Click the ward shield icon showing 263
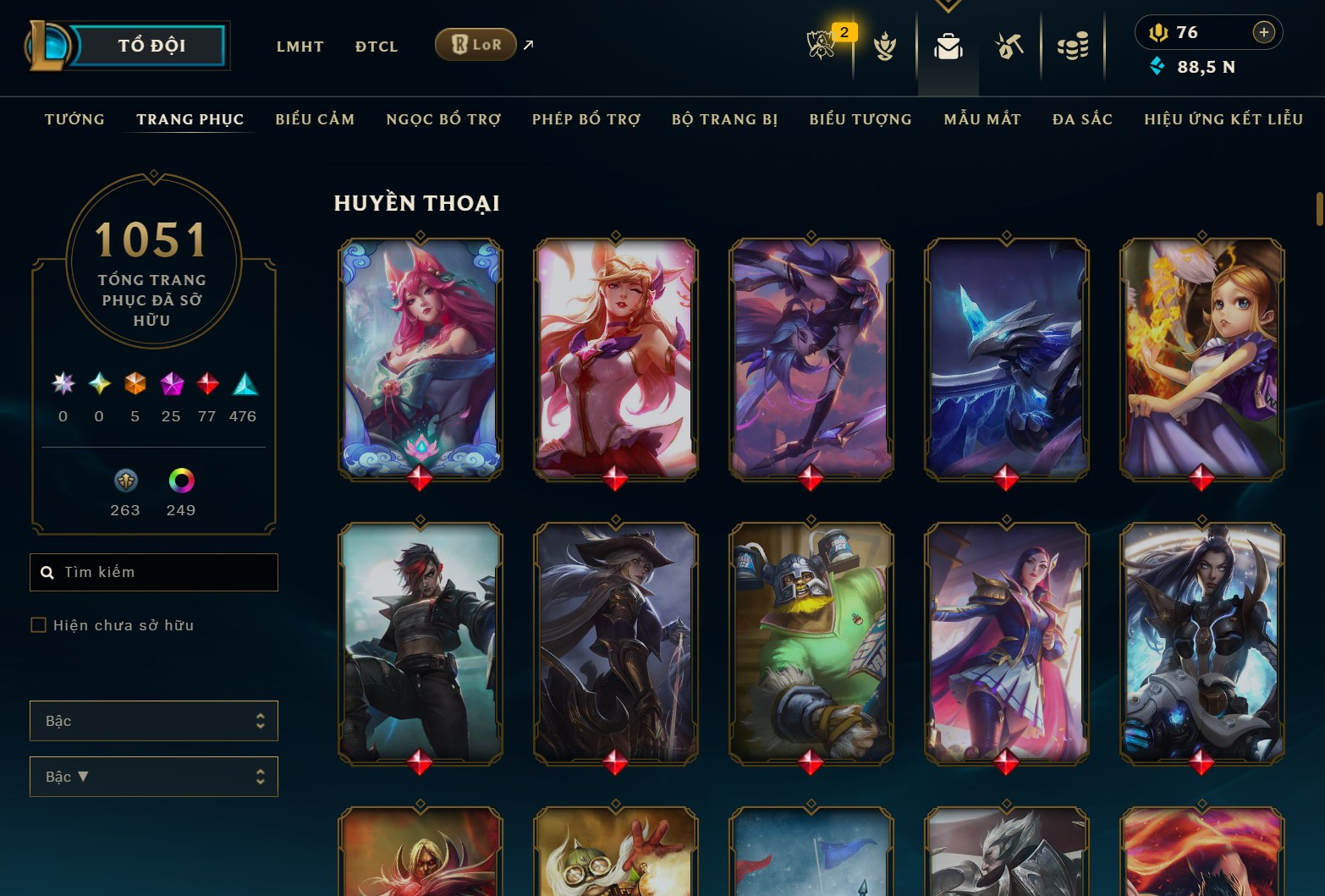The image size is (1325, 896). click(125, 482)
